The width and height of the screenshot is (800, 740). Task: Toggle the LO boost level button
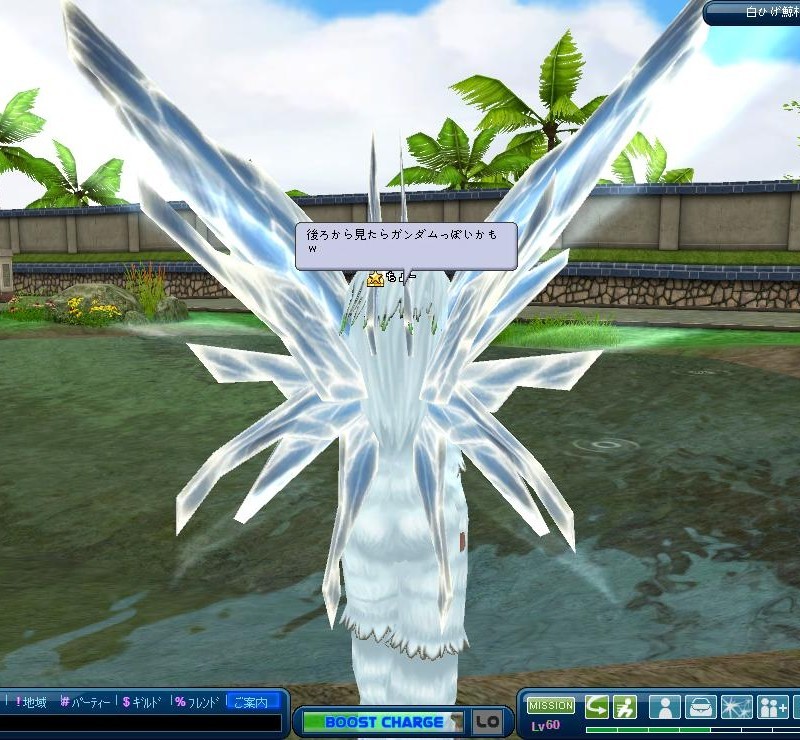(487, 722)
